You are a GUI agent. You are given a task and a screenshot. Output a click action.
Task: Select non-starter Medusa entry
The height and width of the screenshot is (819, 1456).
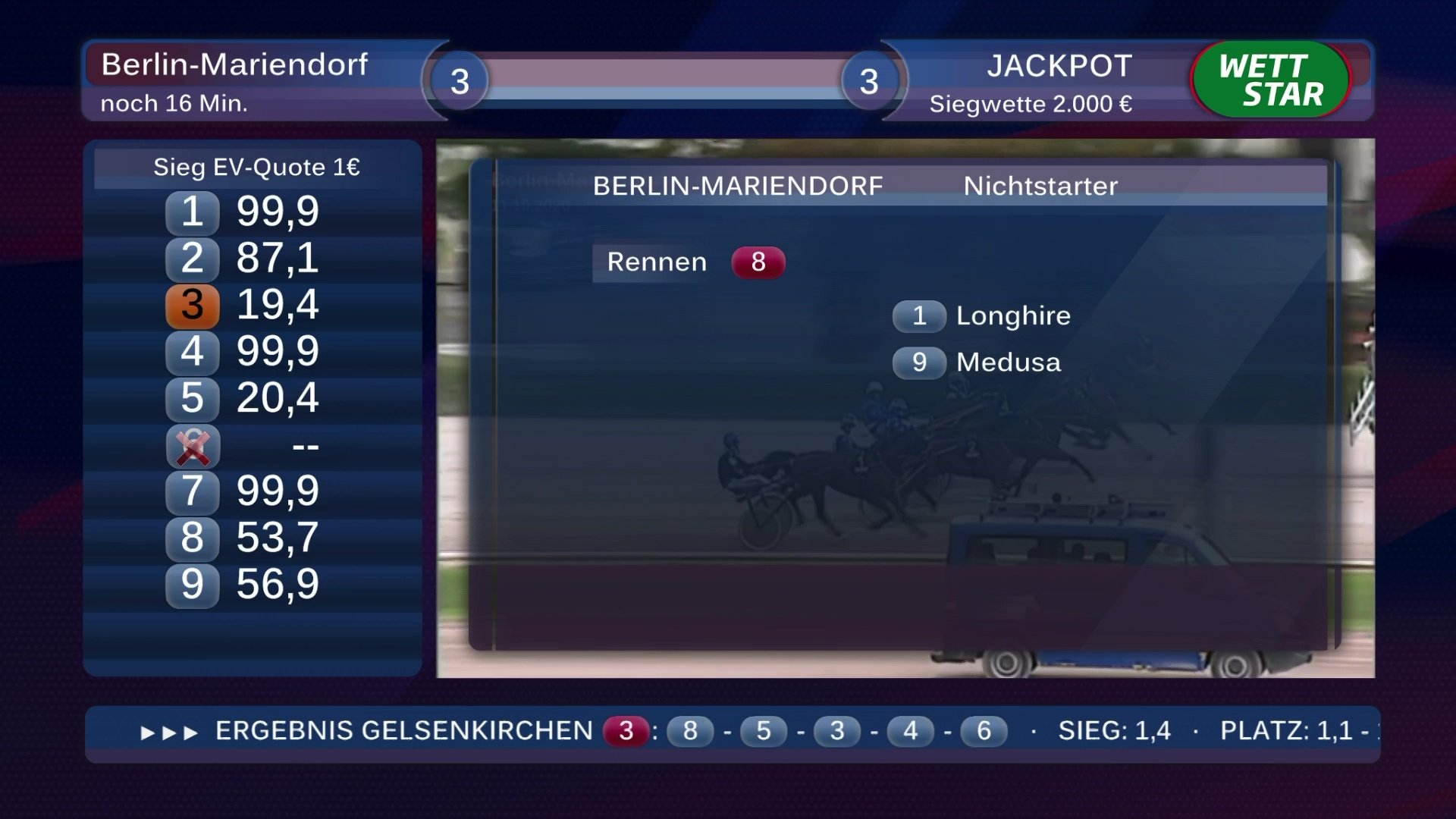point(977,362)
